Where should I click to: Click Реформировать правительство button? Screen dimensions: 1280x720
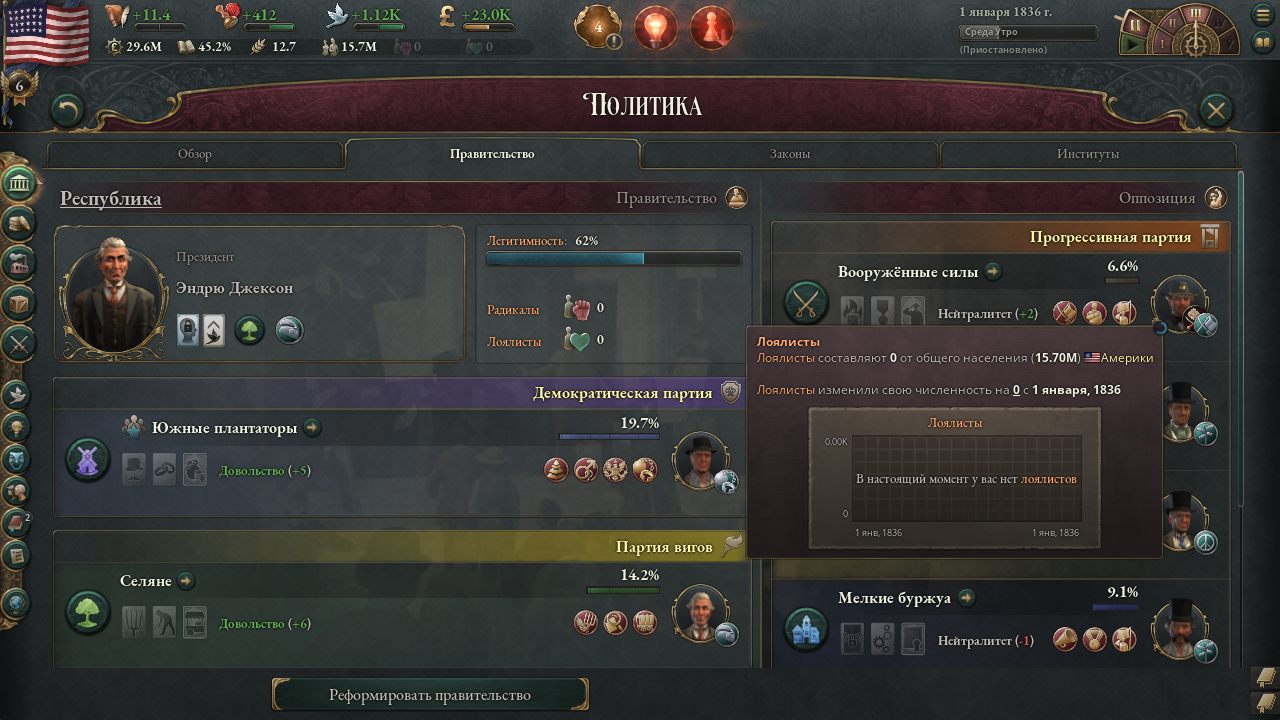pyautogui.click(x=430, y=695)
